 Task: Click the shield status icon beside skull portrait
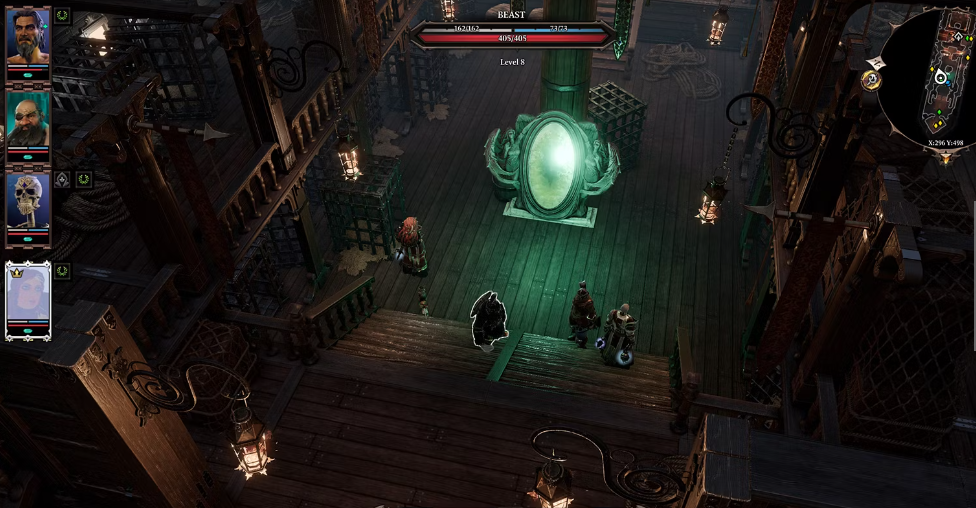pos(62,180)
